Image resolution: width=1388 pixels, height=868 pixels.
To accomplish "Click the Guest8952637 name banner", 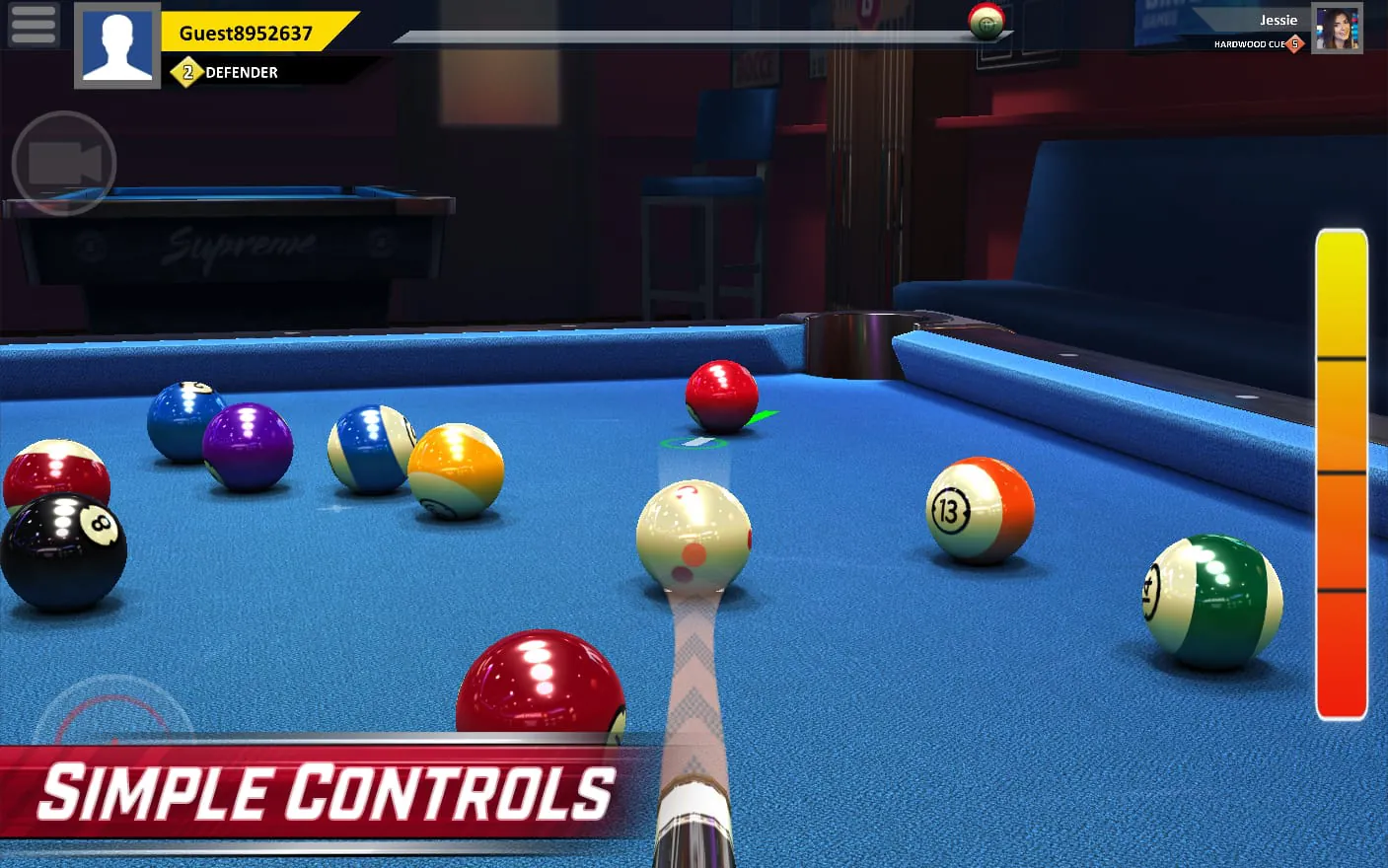I will [246, 32].
